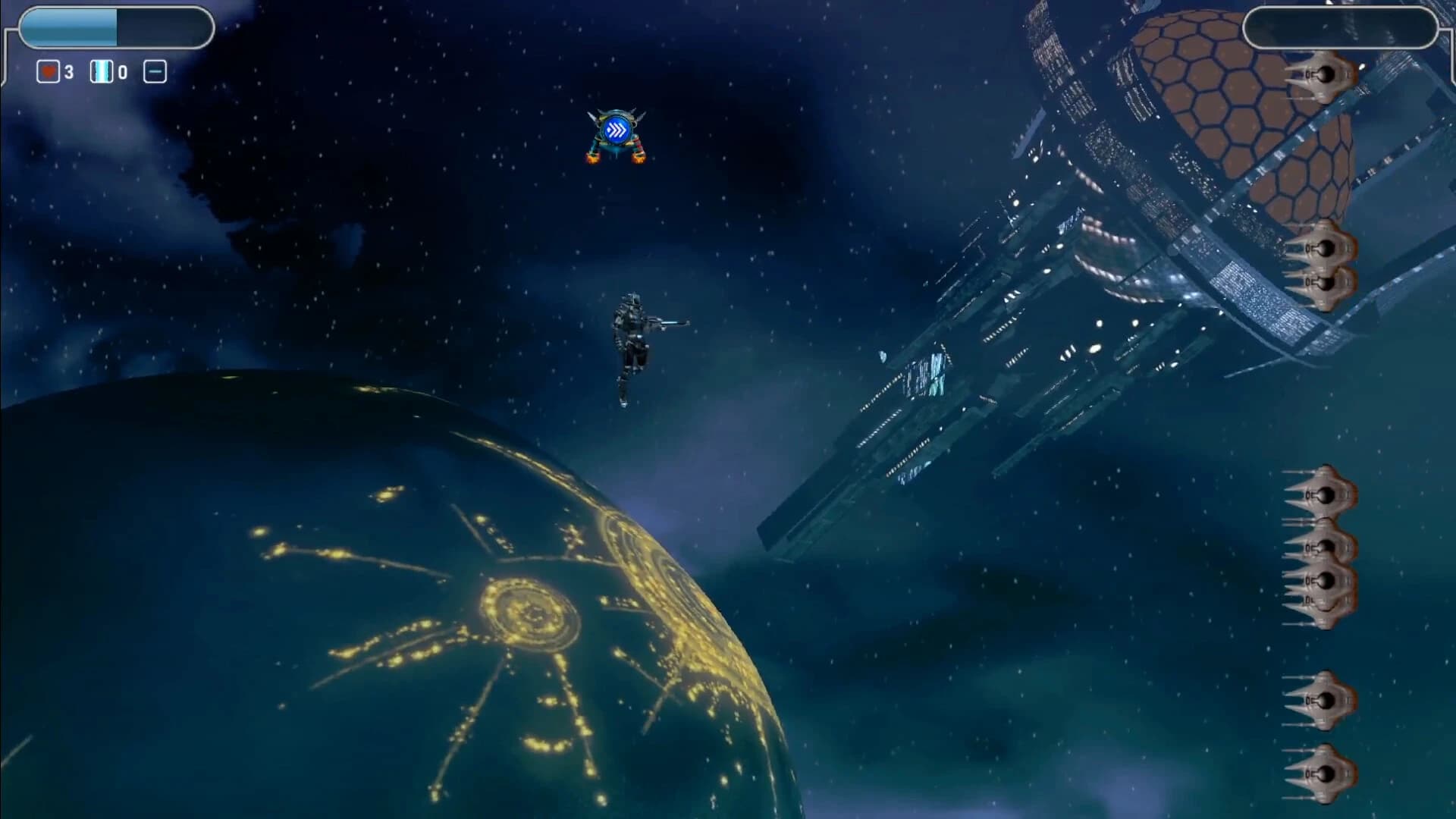Click the chevron arrows emblem on the power-up
The height and width of the screenshot is (819, 1456).
[x=617, y=130]
